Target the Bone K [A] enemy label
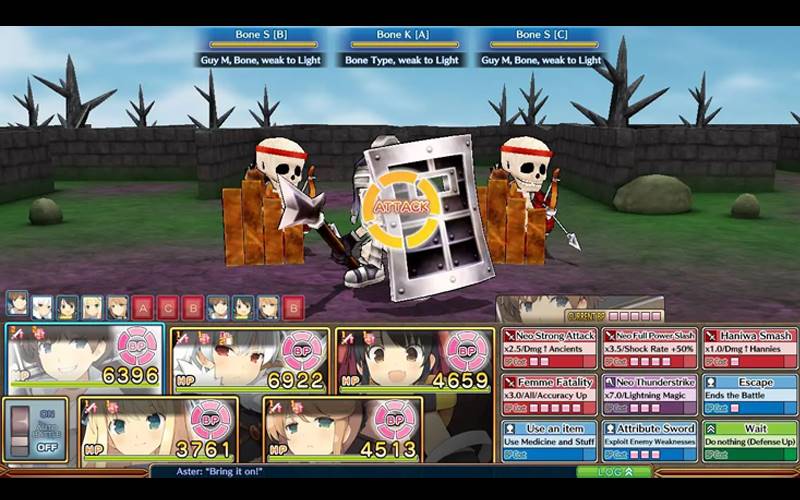 (402, 37)
